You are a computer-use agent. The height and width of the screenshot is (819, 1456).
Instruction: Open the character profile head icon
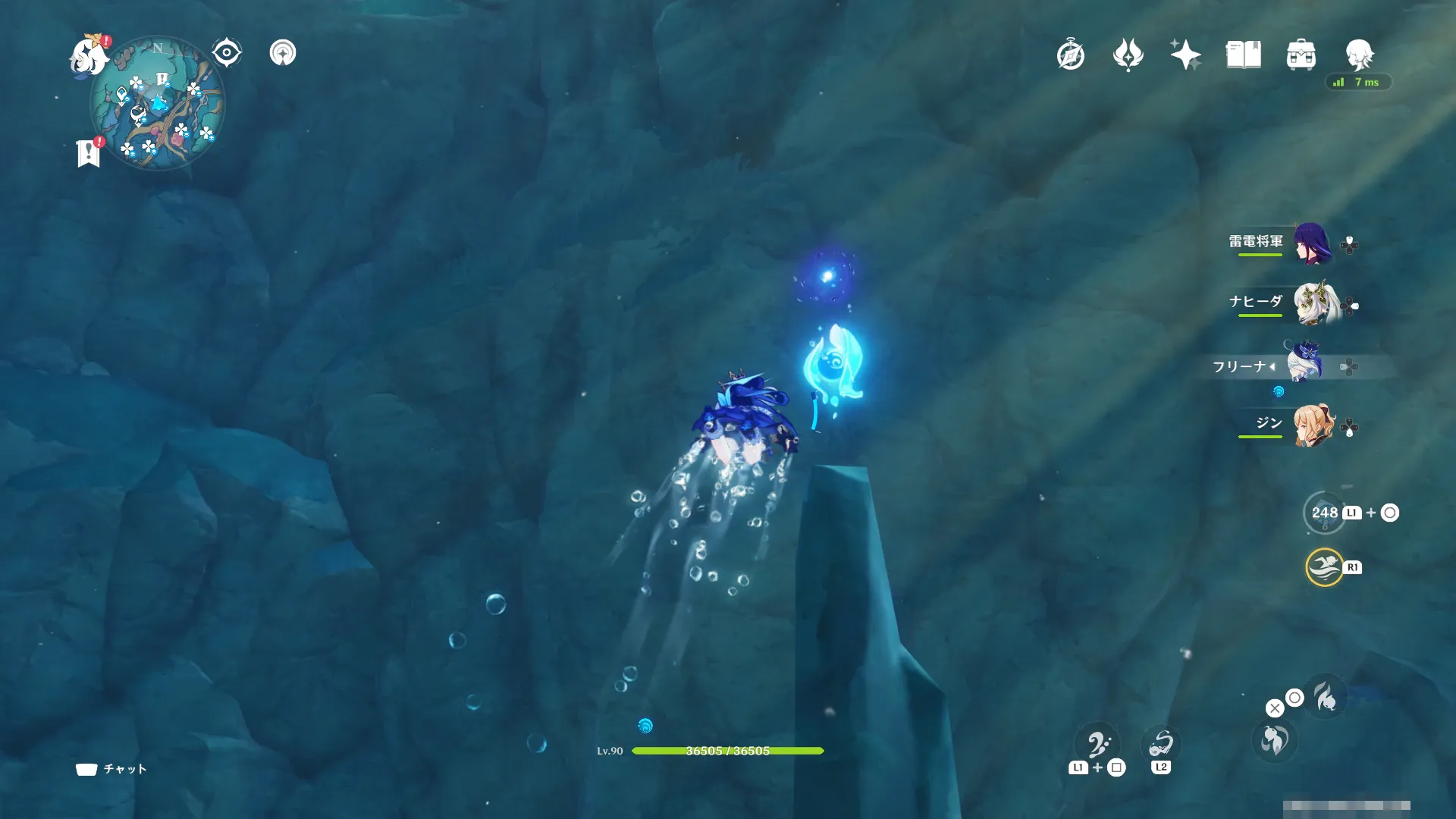coord(1359,55)
